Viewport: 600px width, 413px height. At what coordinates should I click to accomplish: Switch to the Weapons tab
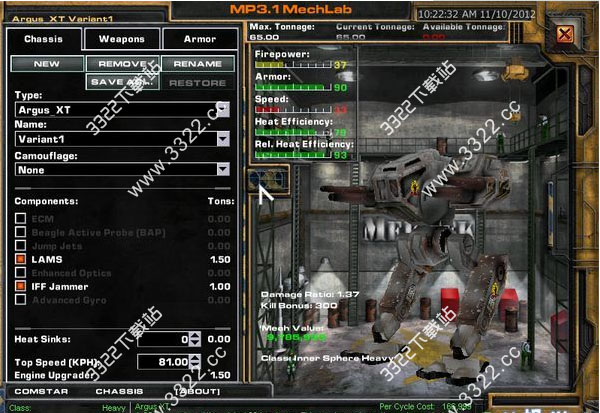[122, 40]
